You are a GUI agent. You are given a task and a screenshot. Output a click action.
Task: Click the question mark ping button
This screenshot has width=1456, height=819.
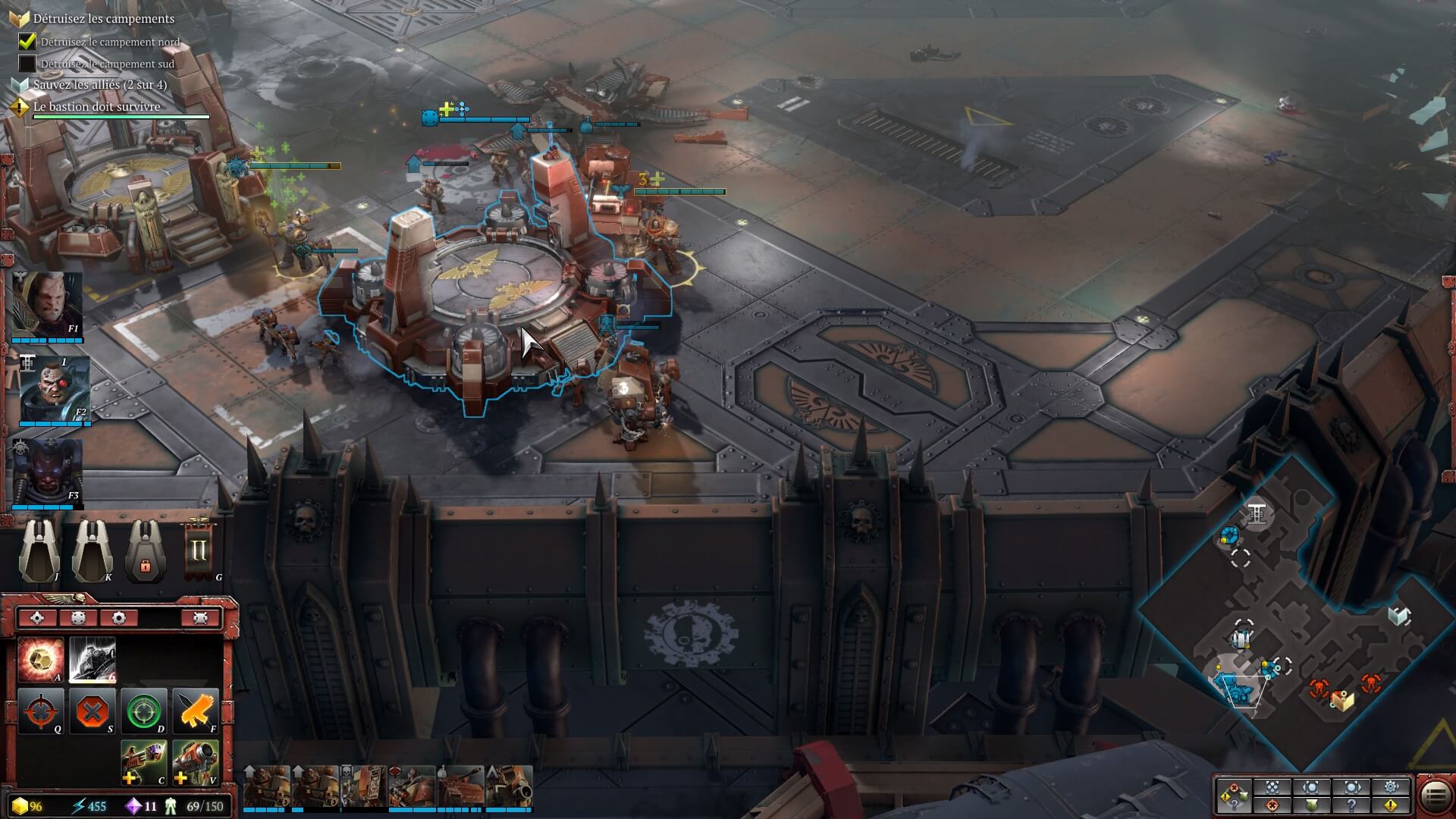tap(1352, 805)
